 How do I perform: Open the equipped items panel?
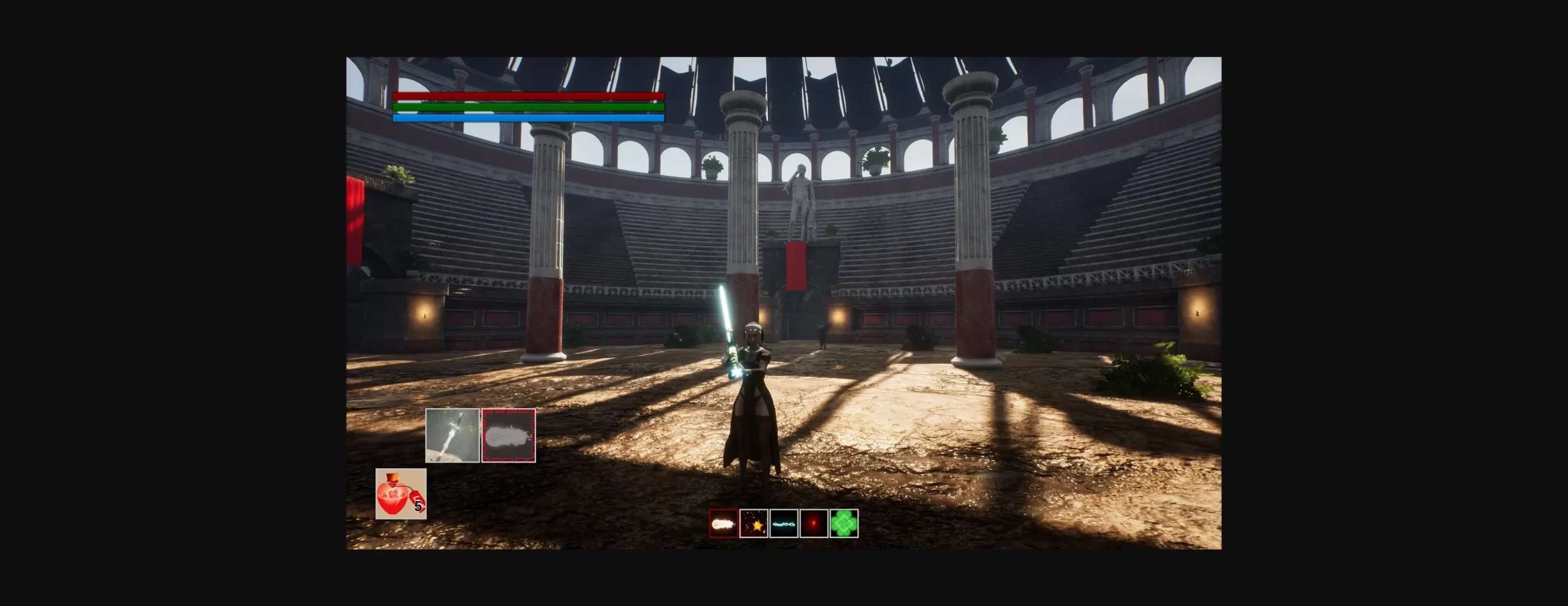click(x=481, y=435)
